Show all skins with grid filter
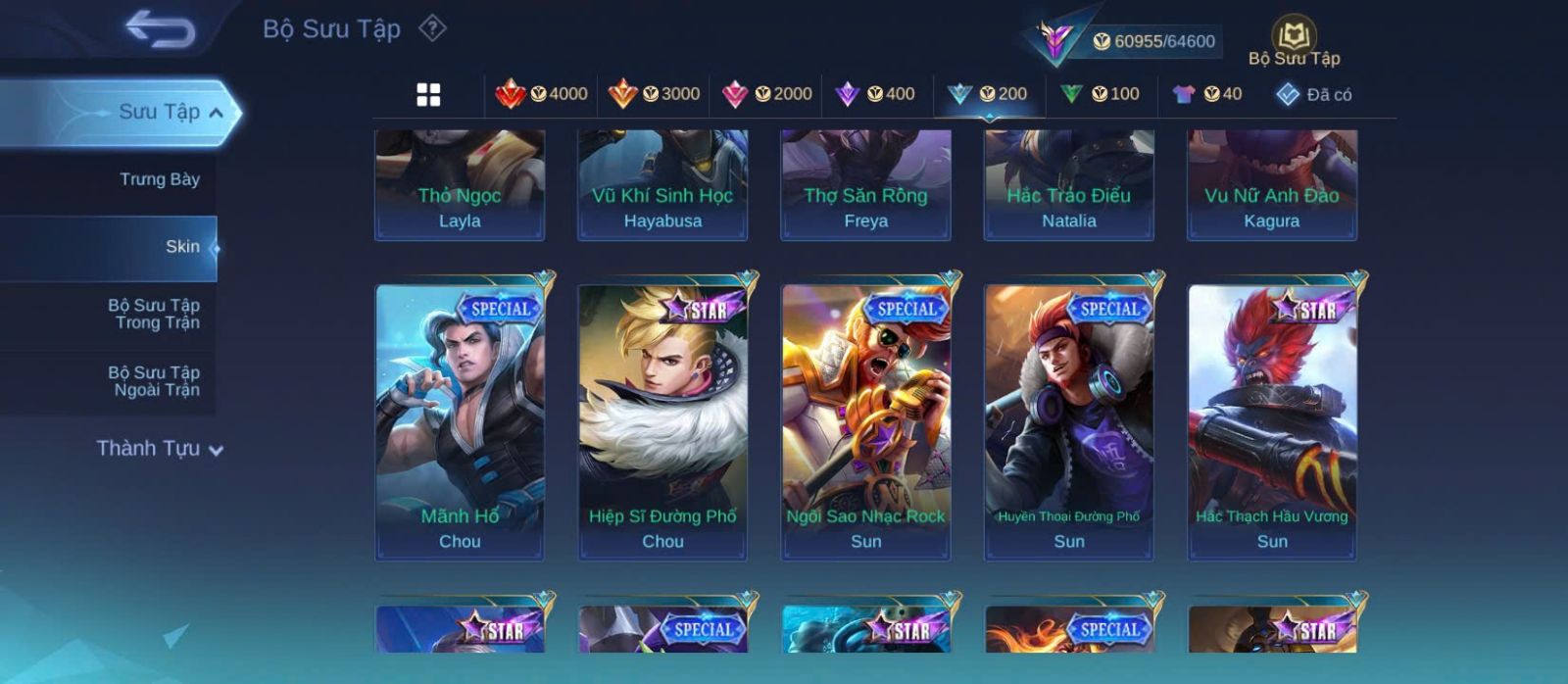 (x=428, y=94)
